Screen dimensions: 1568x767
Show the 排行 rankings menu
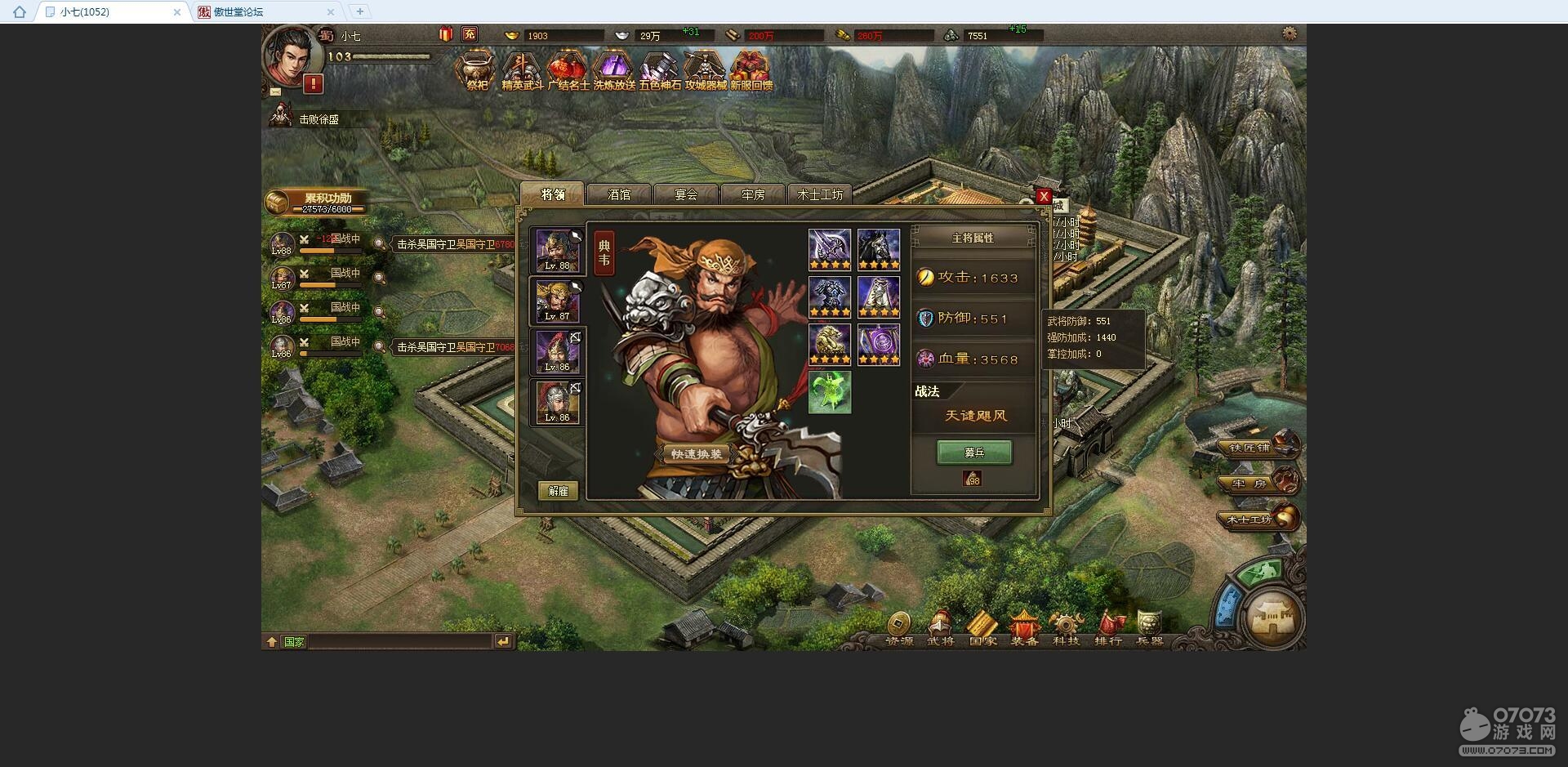point(1108,629)
